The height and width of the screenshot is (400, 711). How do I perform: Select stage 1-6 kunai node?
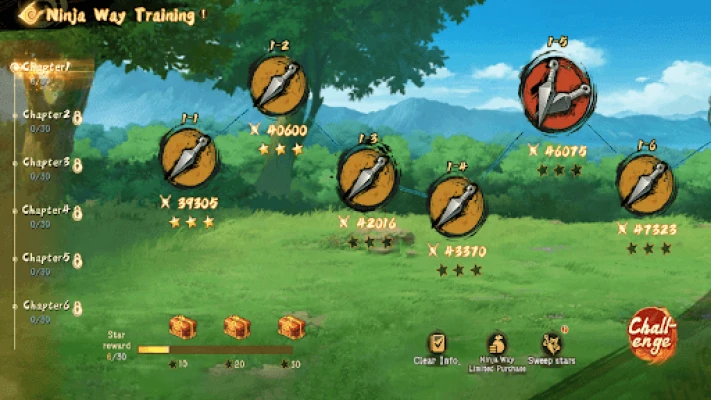644,183
